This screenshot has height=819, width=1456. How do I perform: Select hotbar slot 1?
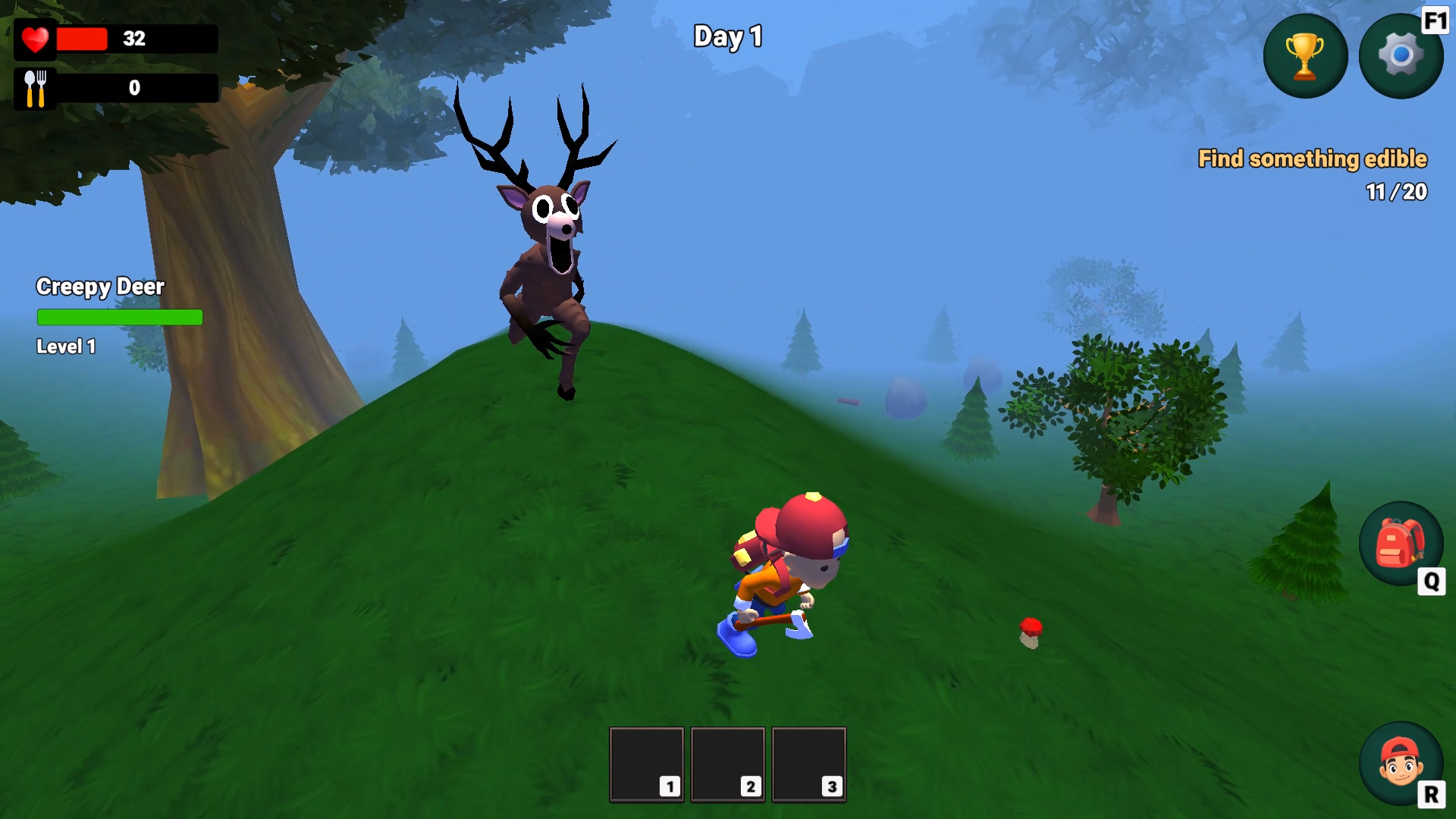(645, 764)
